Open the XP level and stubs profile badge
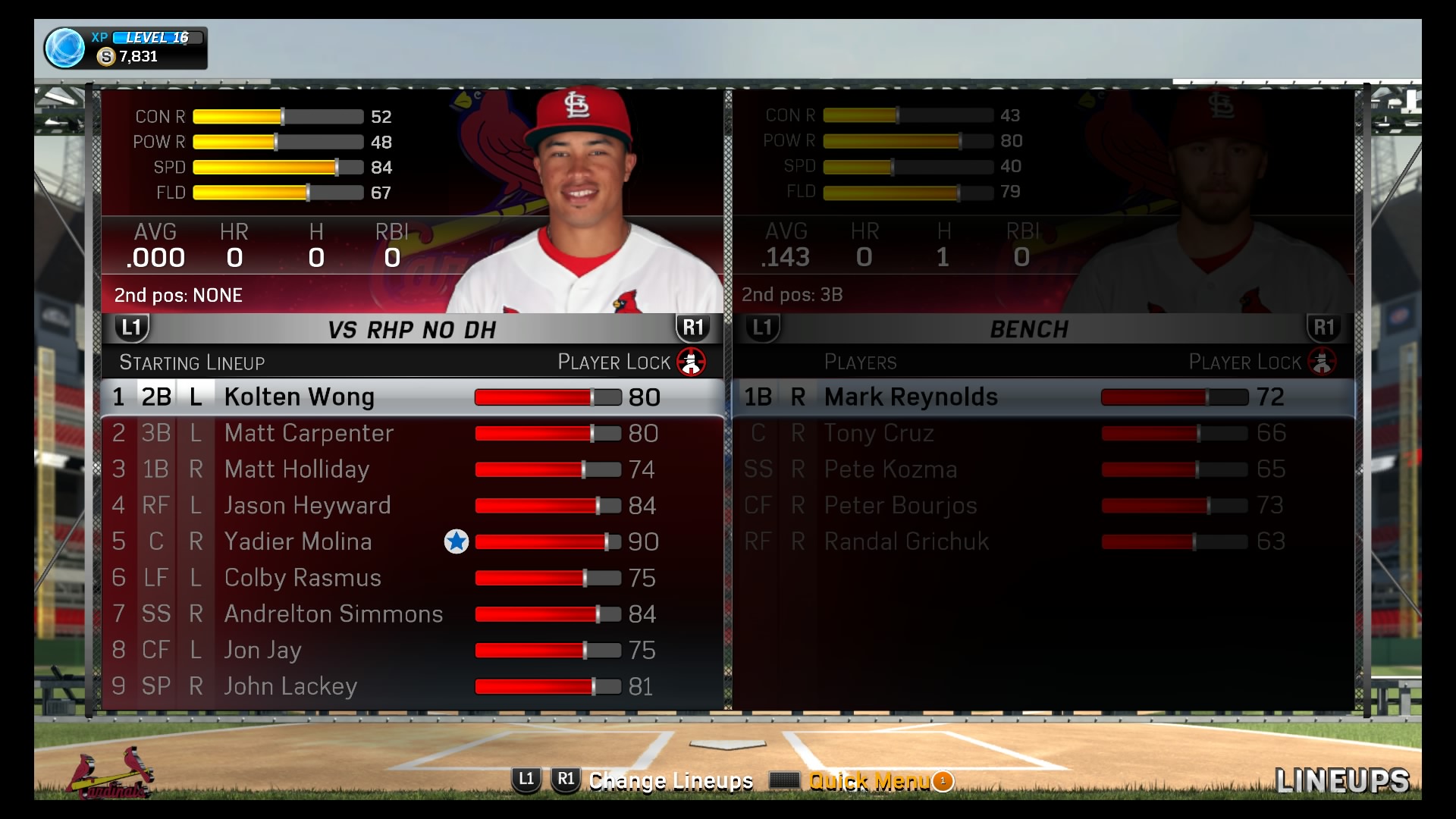 pos(125,48)
